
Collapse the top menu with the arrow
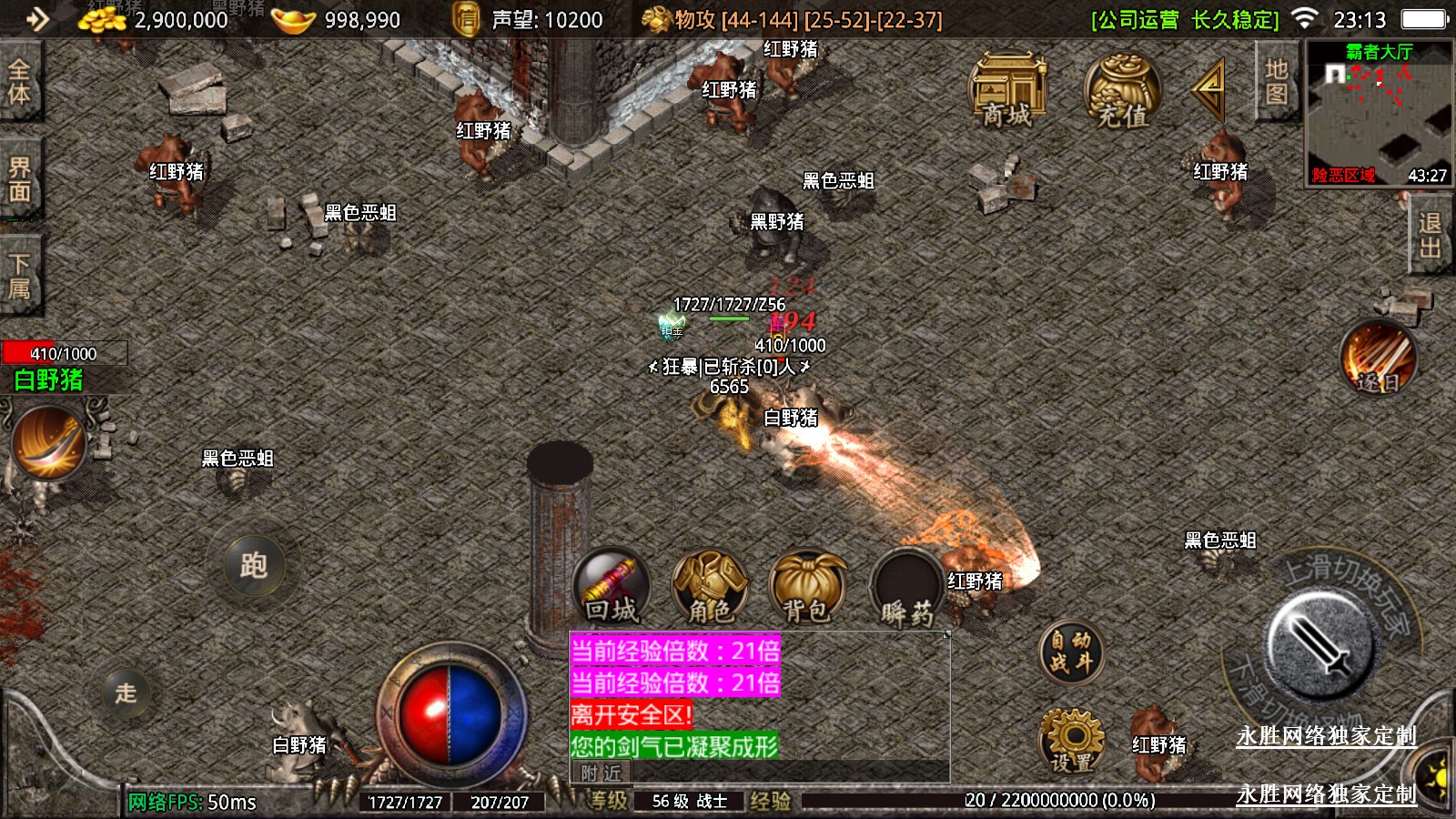pyautogui.click(x=1209, y=88)
